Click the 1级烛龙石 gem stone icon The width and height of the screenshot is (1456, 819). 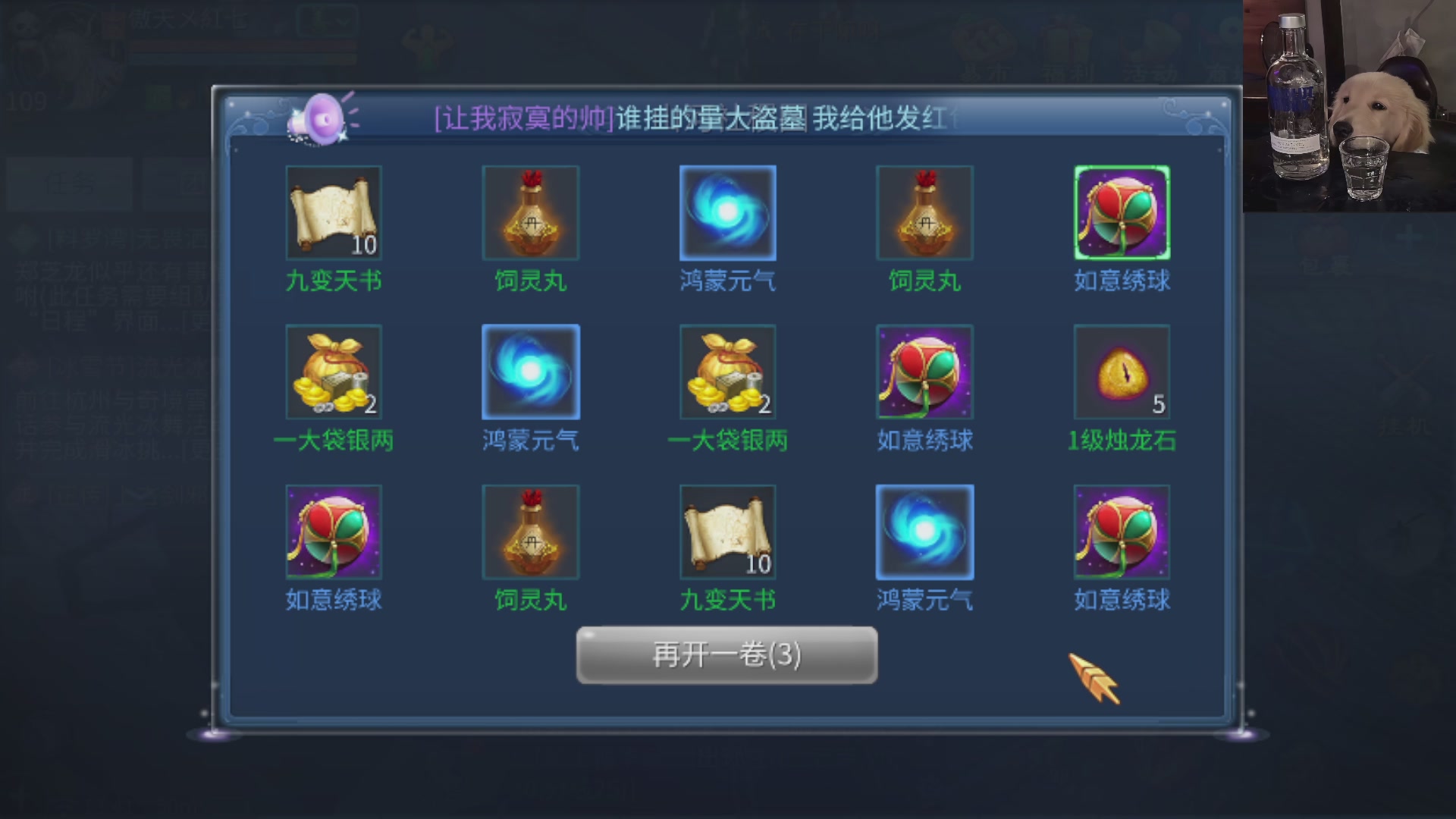1121,372
